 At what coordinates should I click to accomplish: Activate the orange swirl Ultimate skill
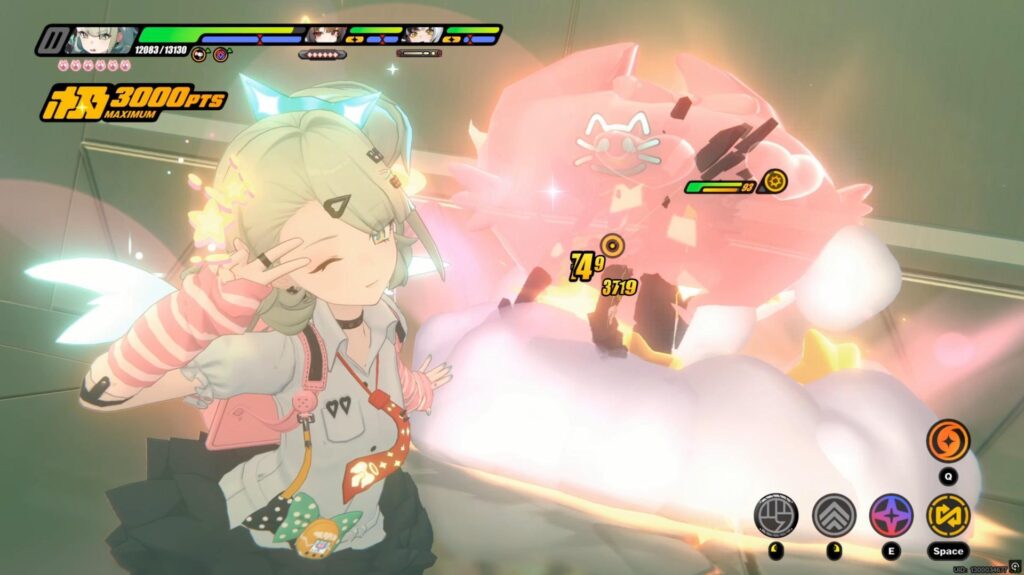coord(947,440)
